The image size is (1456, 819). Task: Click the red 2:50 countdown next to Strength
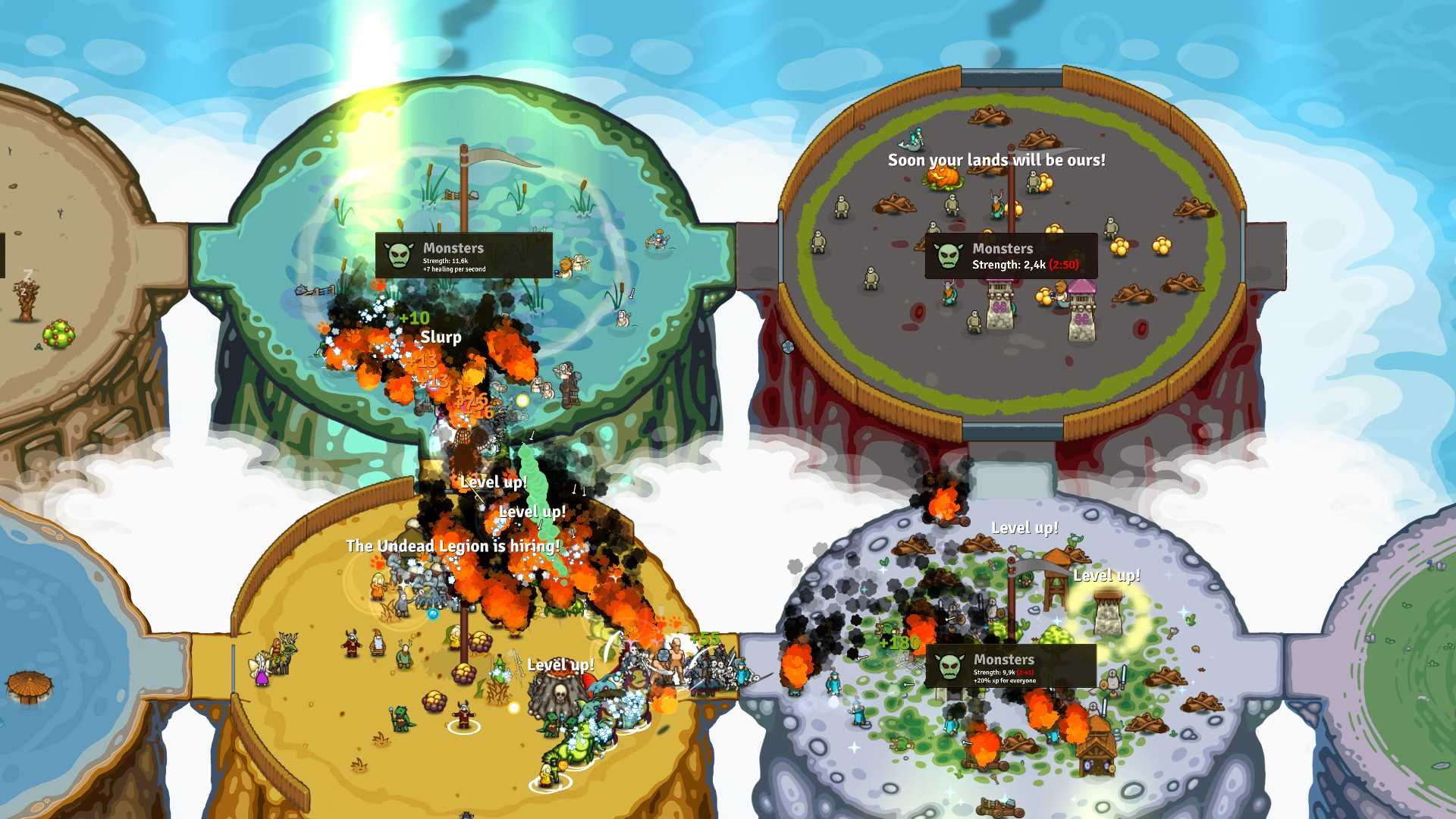[x=1064, y=265]
